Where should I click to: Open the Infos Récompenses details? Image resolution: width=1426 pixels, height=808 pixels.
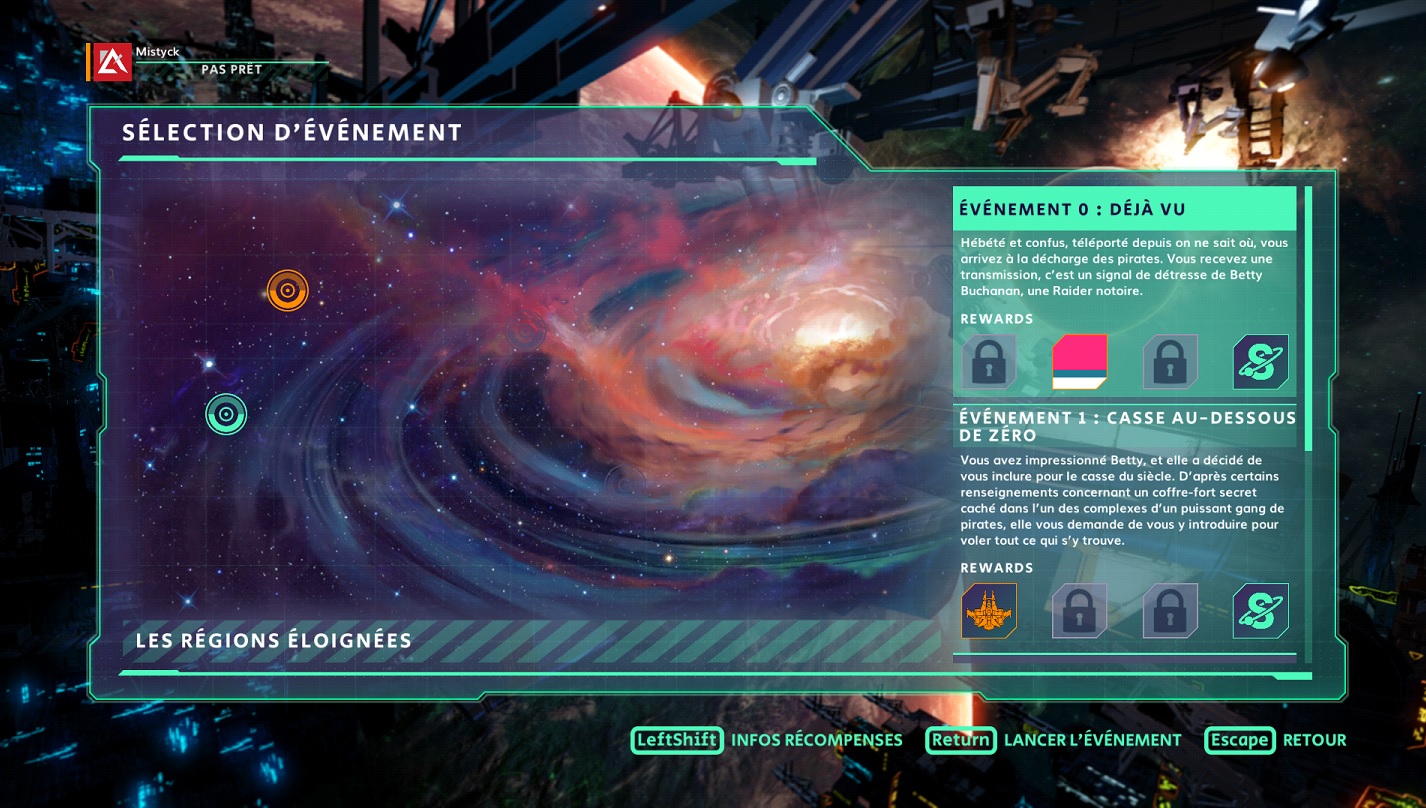pos(767,740)
